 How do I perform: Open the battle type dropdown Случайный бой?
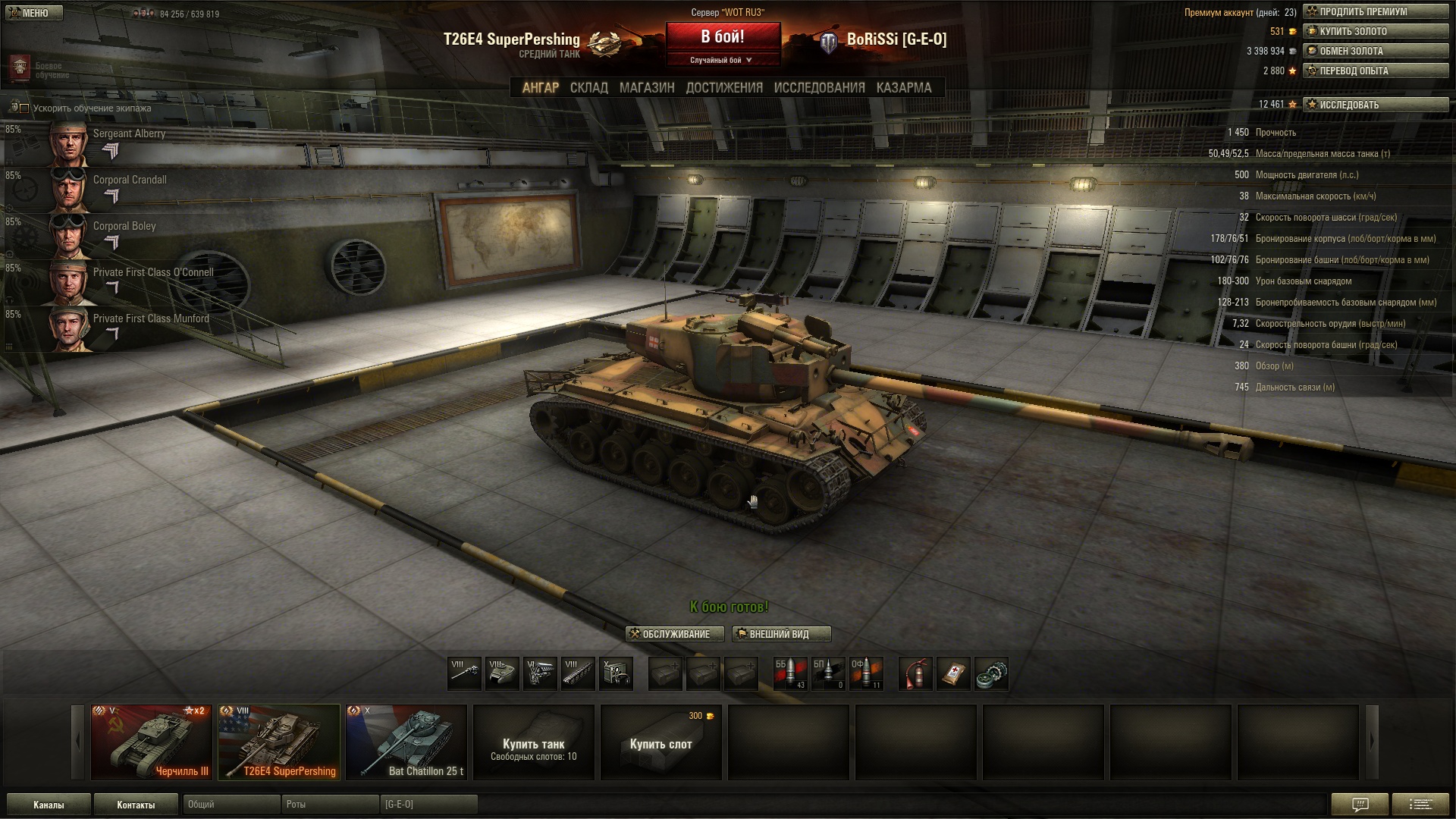point(722,60)
